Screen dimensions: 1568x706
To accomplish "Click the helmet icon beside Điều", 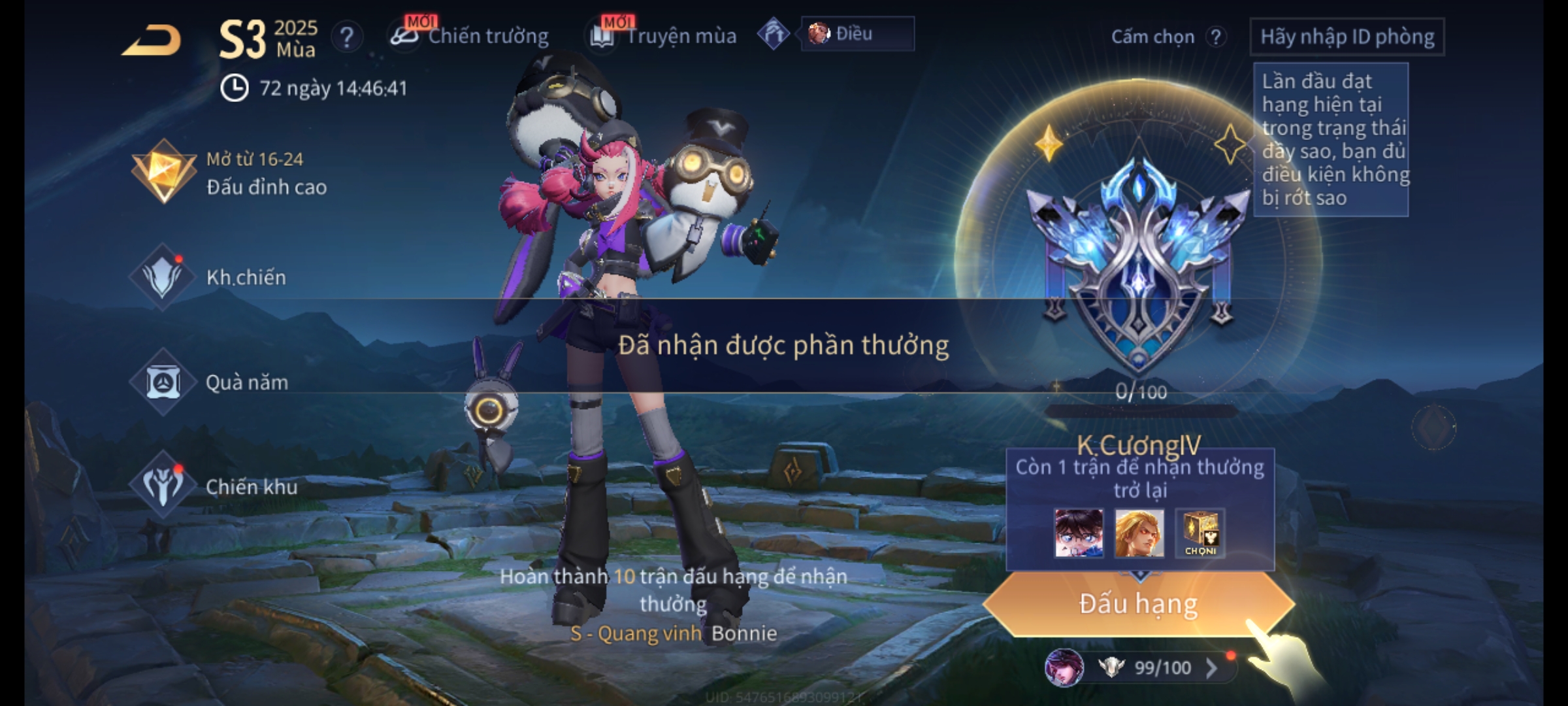I will coord(774,34).
